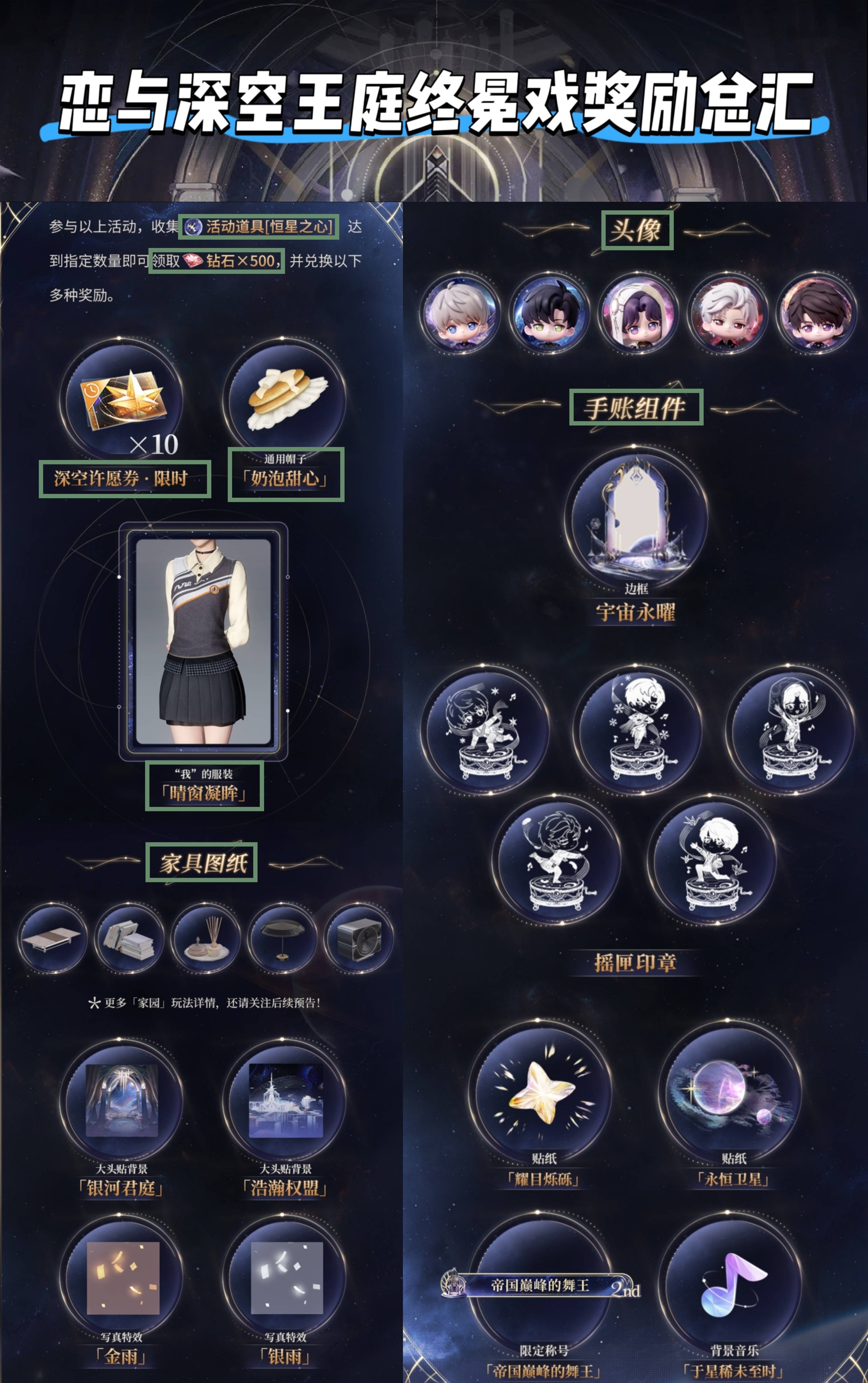
Task: Pick the stacked books furniture blueprint
Action: 129,938
